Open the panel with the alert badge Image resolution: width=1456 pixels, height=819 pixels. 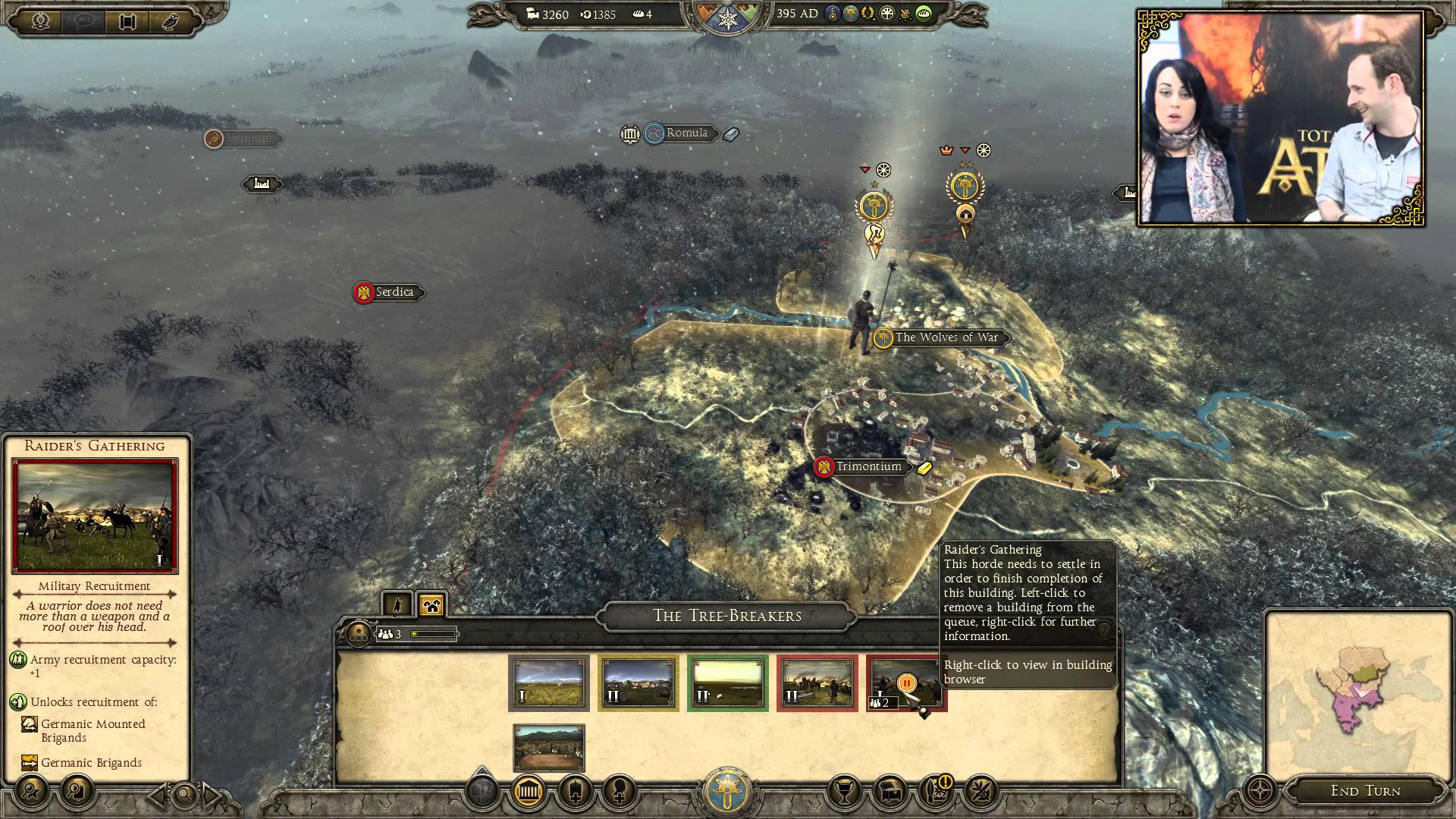937,792
